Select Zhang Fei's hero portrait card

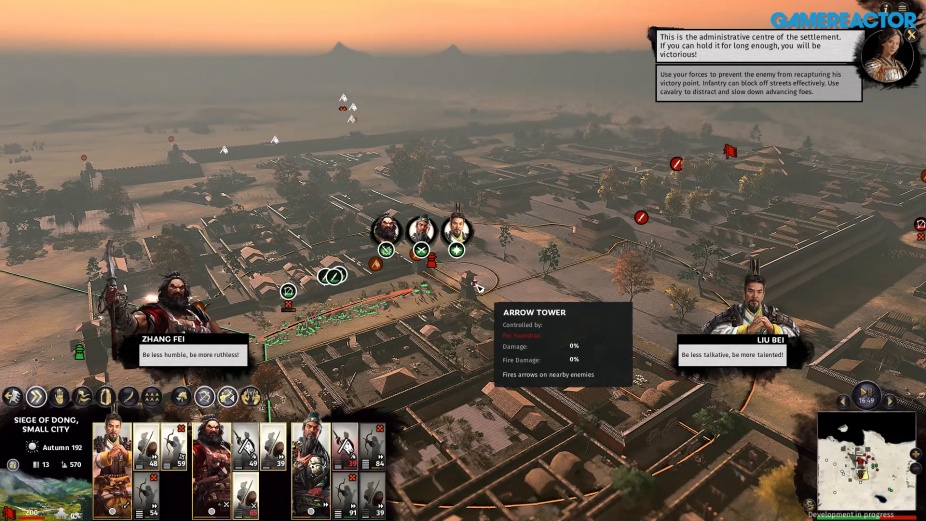pyautogui.click(x=211, y=467)
